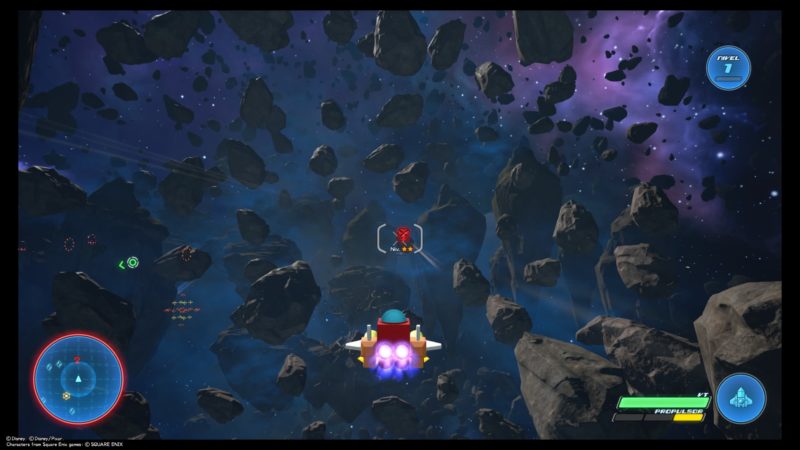Click the yellow gear marker on the radar
800x450 pixels.
coord(66,396)
